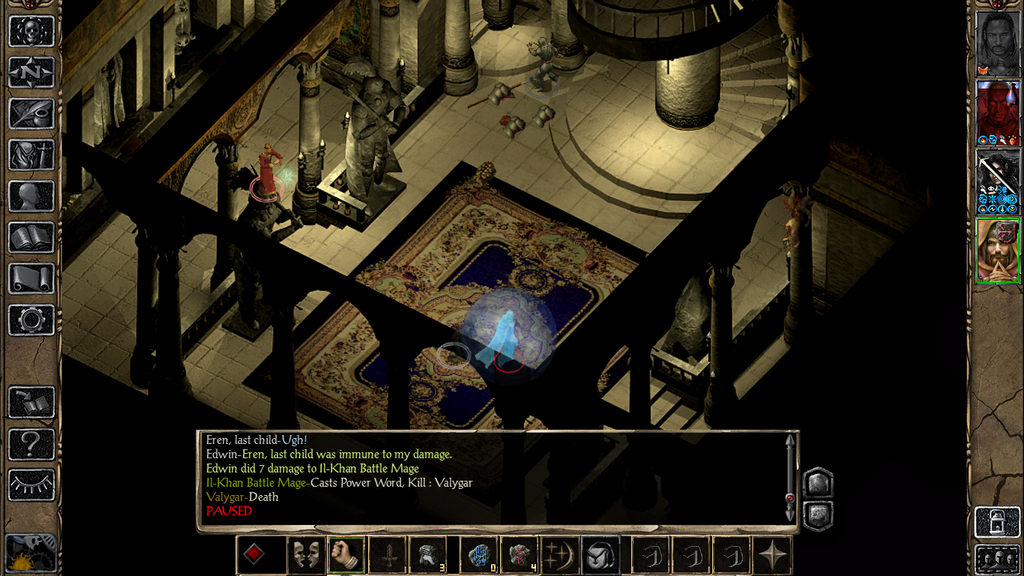Open the game options gear

[x=31, y=320]
